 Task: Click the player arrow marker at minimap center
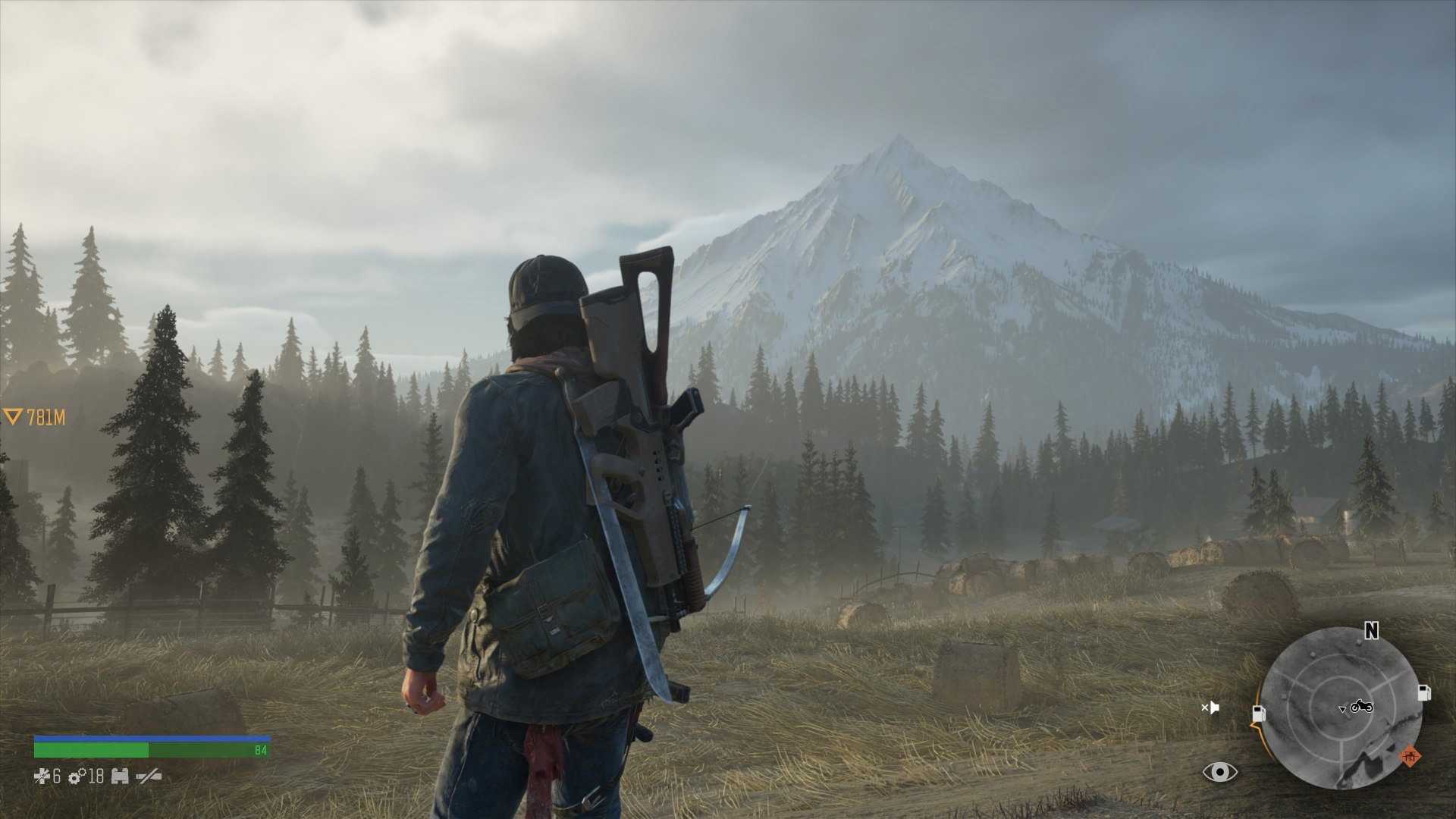pos(1342,710)
